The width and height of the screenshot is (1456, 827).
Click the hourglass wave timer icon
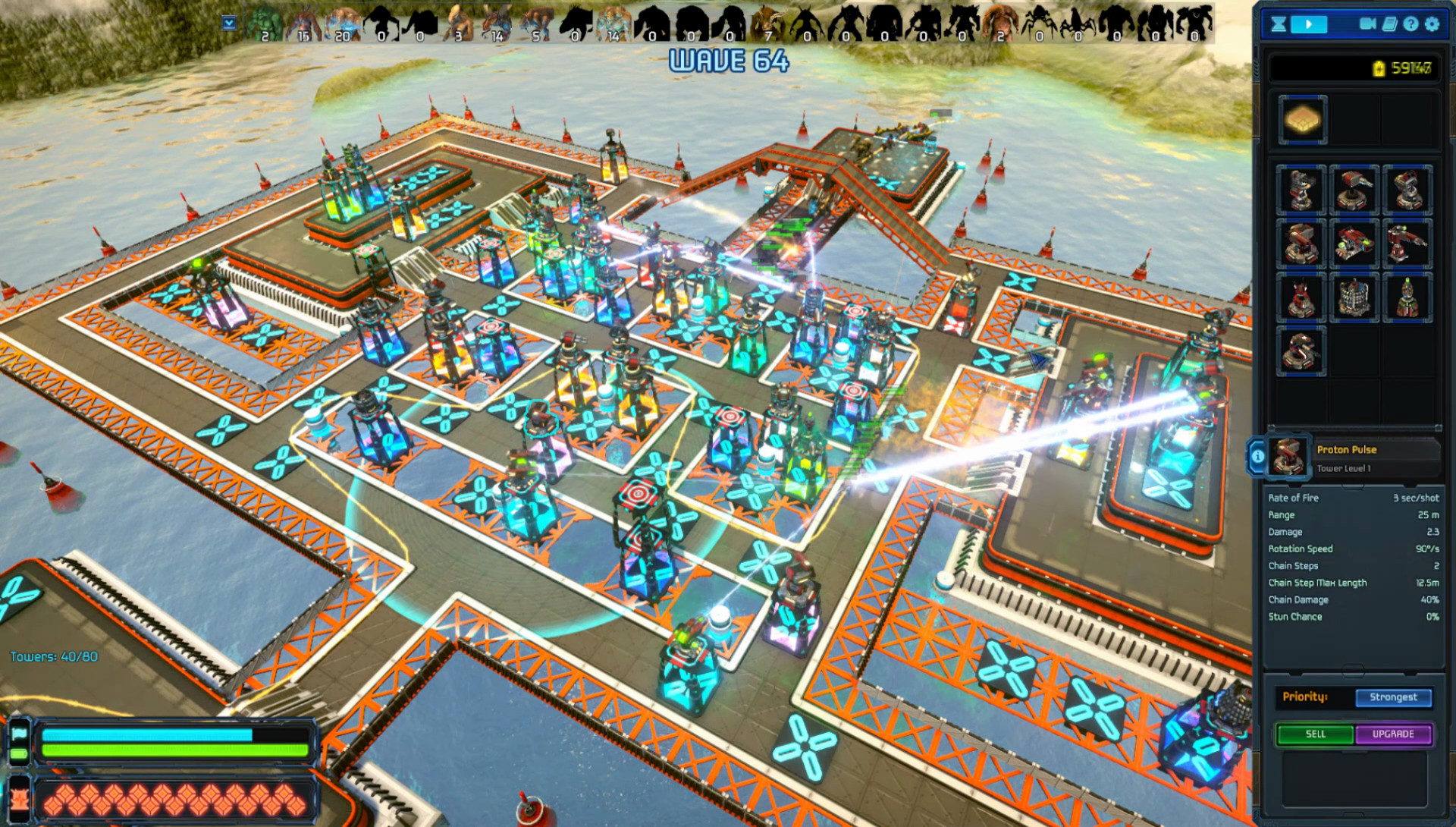[1279, 24]
